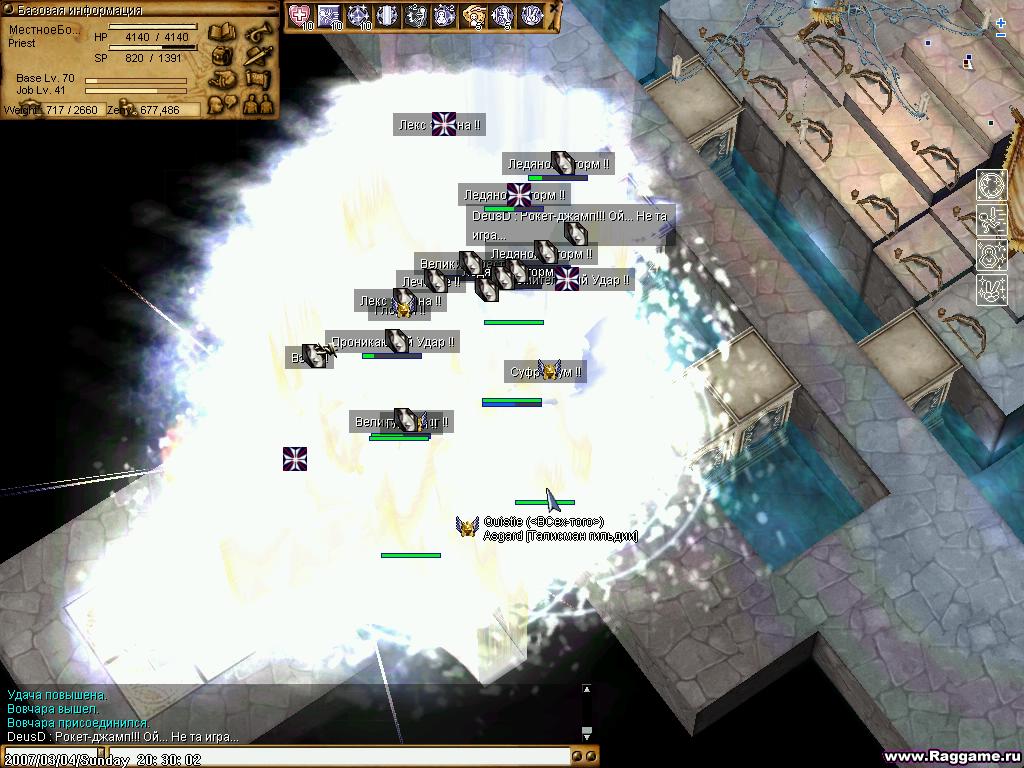Image resolution: width=1024 pixels, height=768 pixels.
Task: Activate the third hotbar skill with level 10
Action: click(358, 16)
